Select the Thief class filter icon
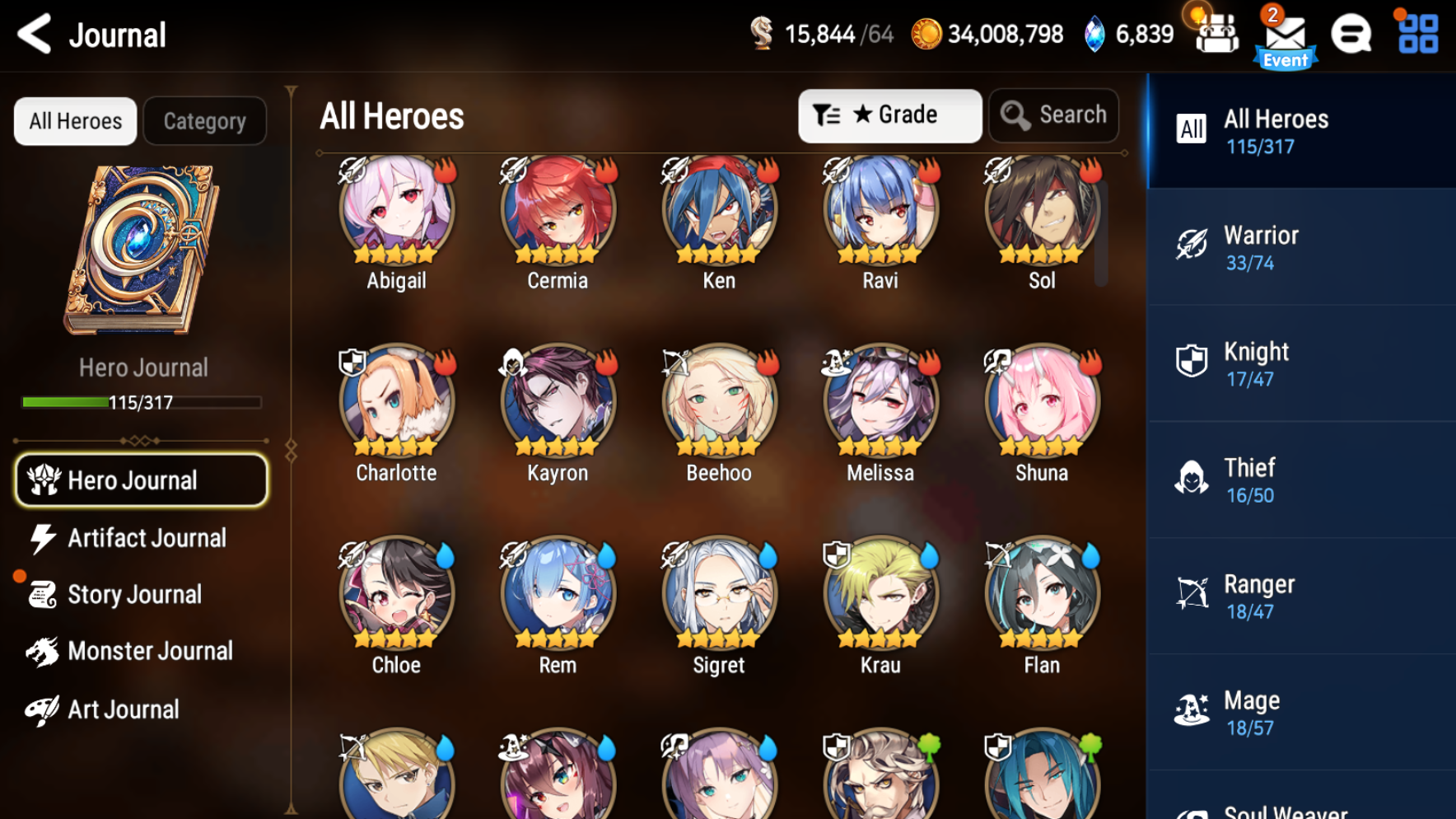Viewport: 1456px width, 819px height. (1192, 478)
